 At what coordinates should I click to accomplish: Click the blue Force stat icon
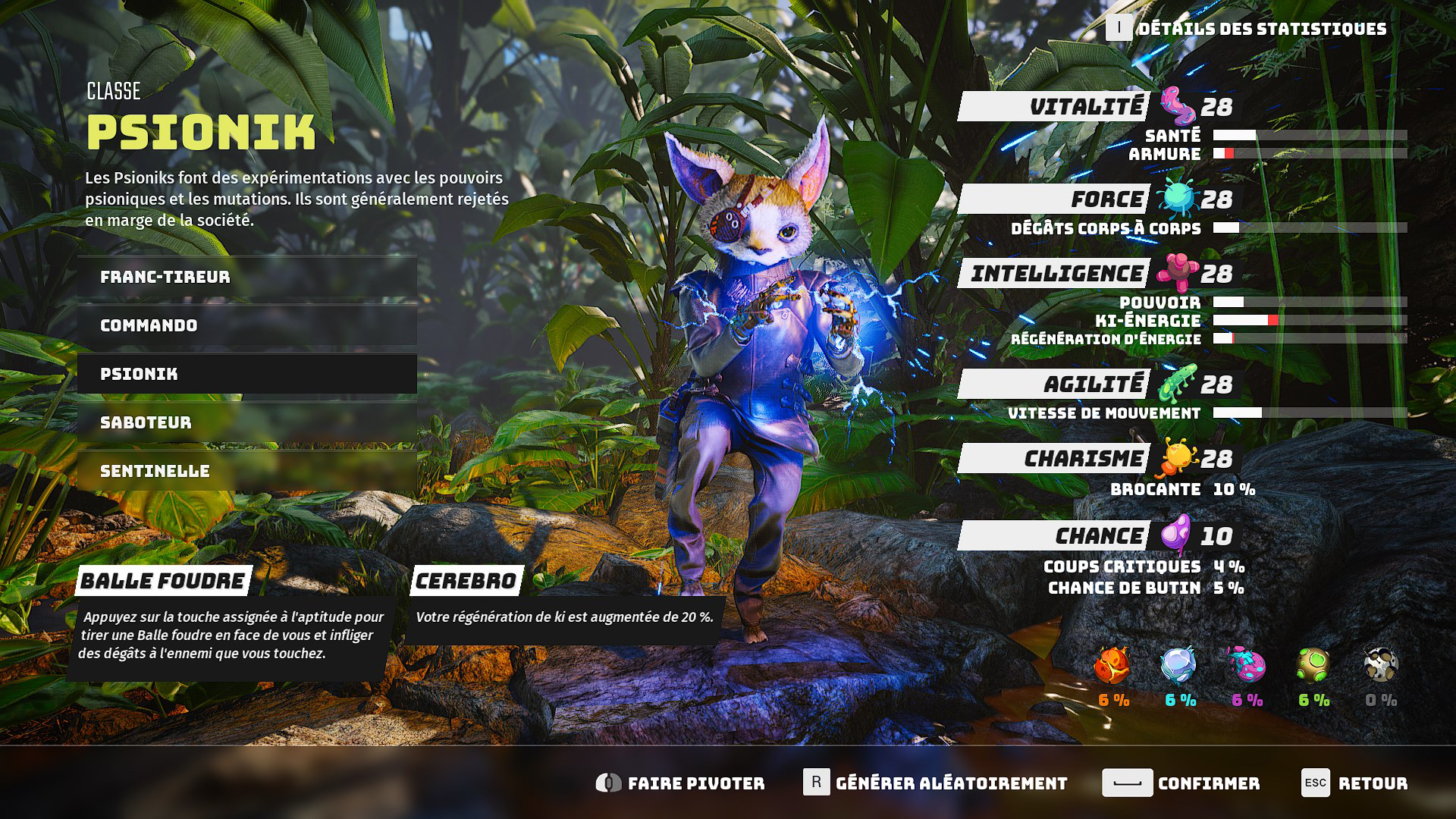point(1177,199)
